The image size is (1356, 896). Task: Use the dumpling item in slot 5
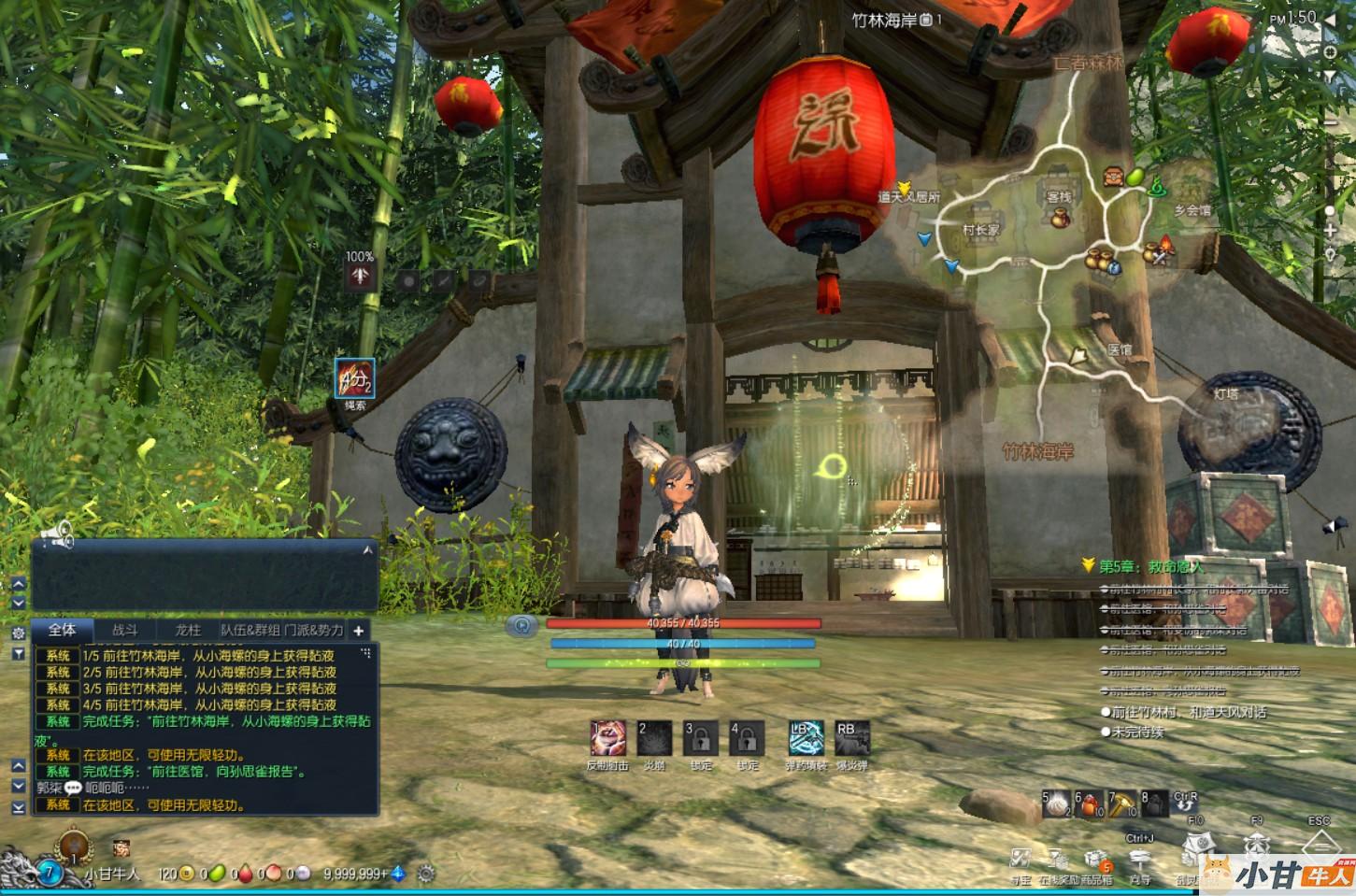(x=1058, y=804)
